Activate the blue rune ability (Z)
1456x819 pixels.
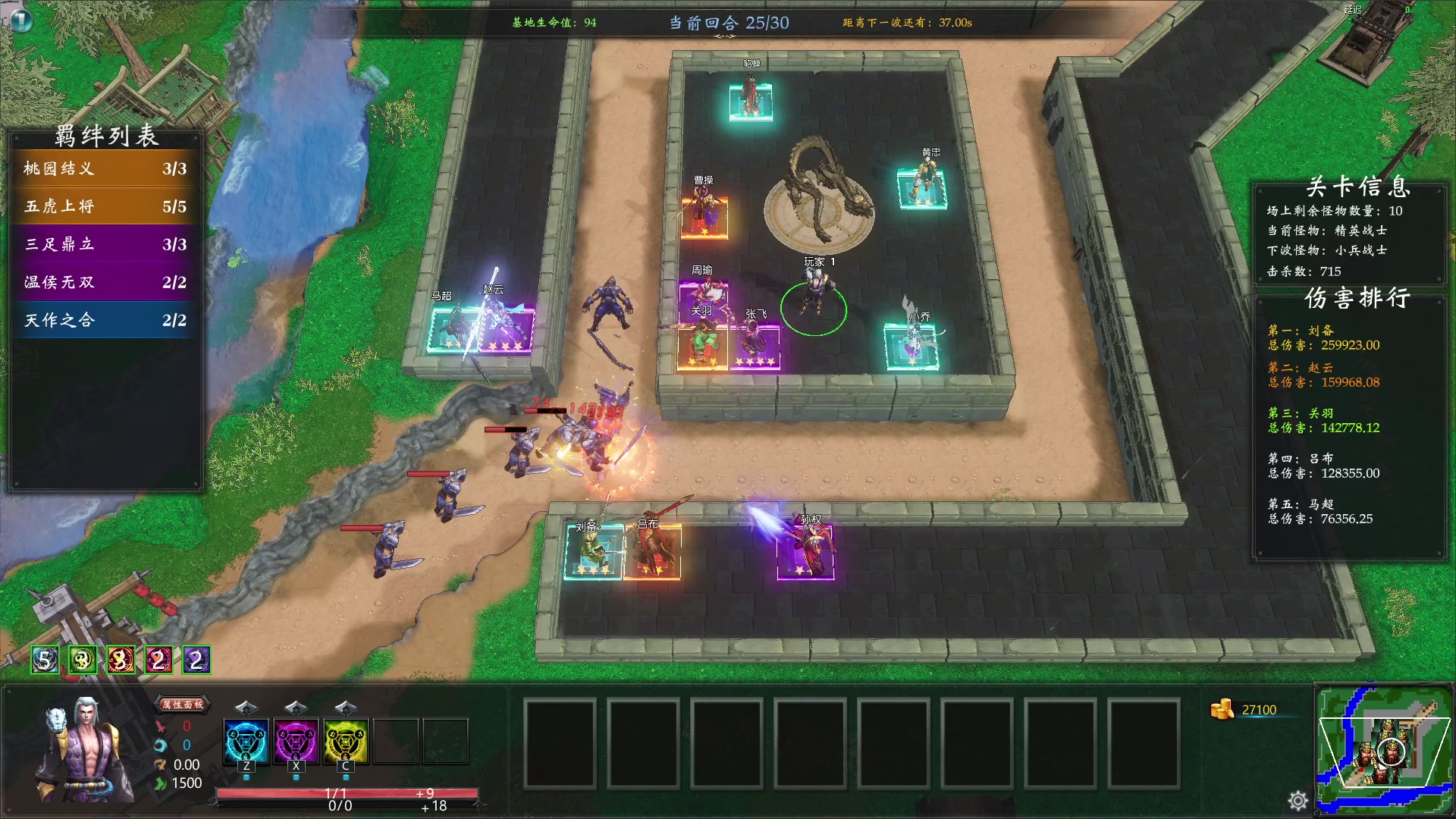coord(246,741)
